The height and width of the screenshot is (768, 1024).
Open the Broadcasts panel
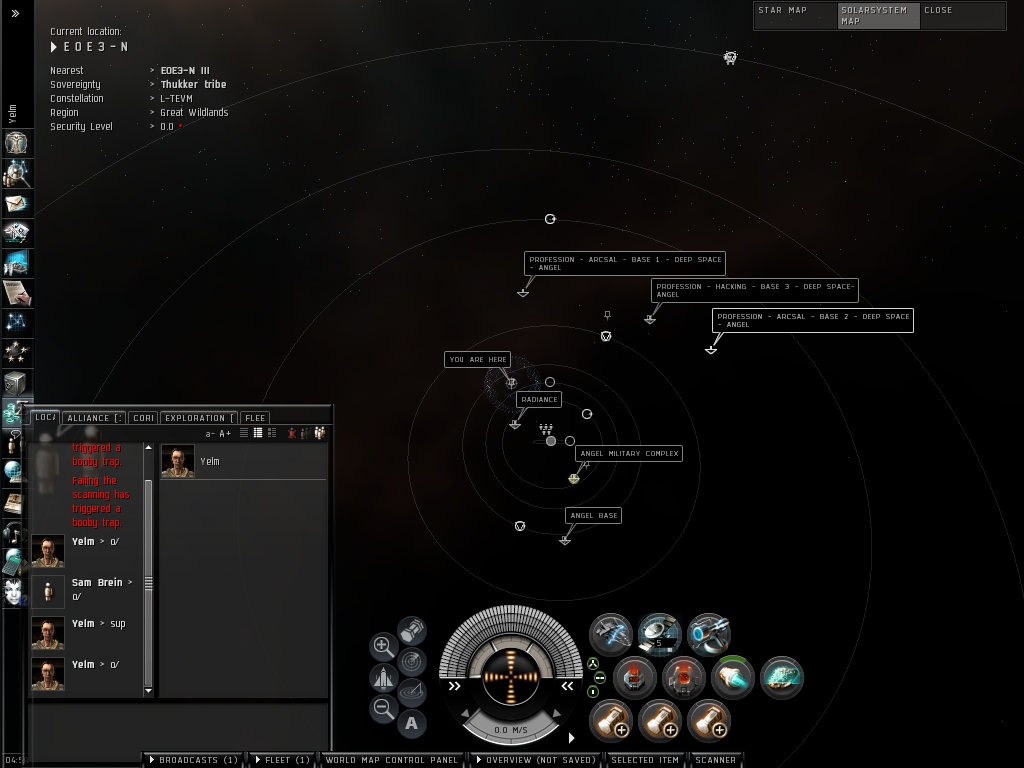click(194, 760)
